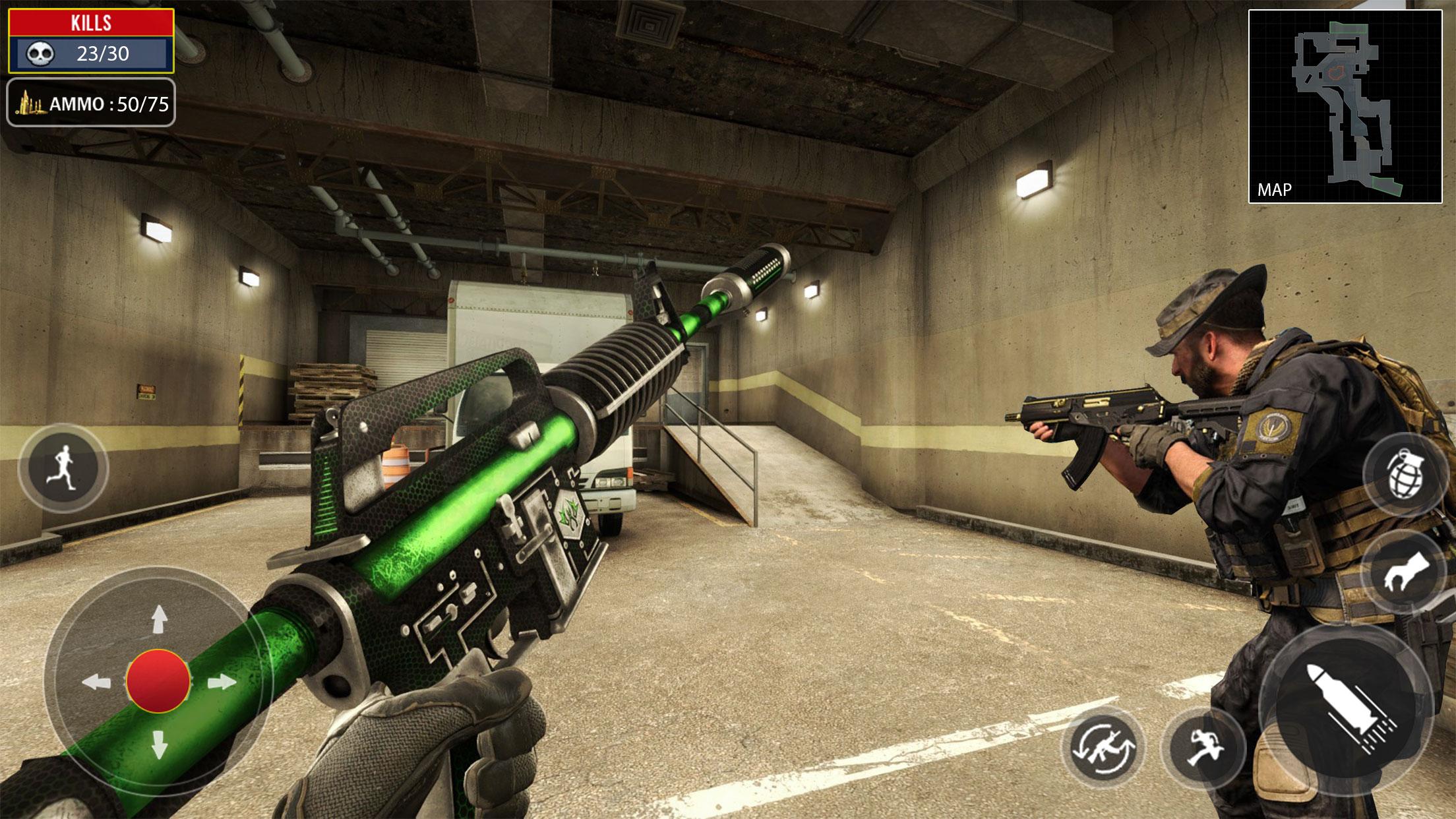
Task: Click the joystick's right arrow
Action: coord(222,682)
